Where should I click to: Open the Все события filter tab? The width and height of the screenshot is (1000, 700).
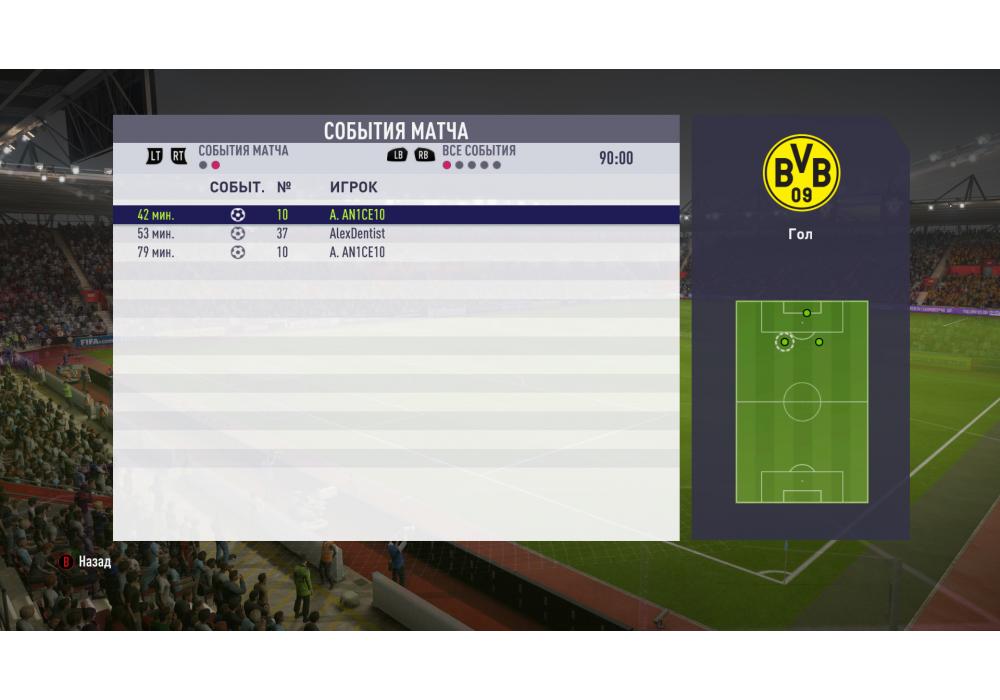click(478, 151)
